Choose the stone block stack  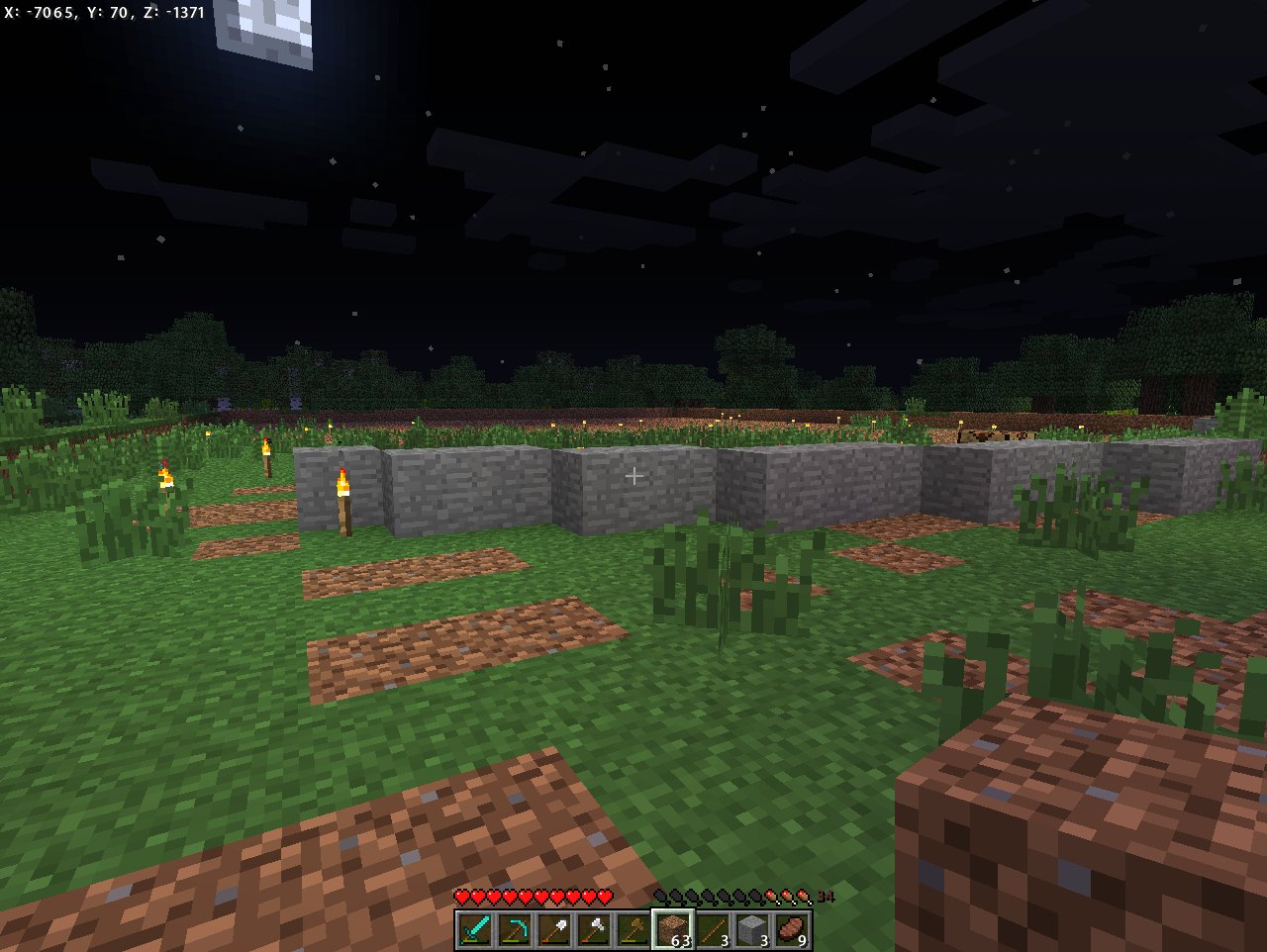point(752,930)
